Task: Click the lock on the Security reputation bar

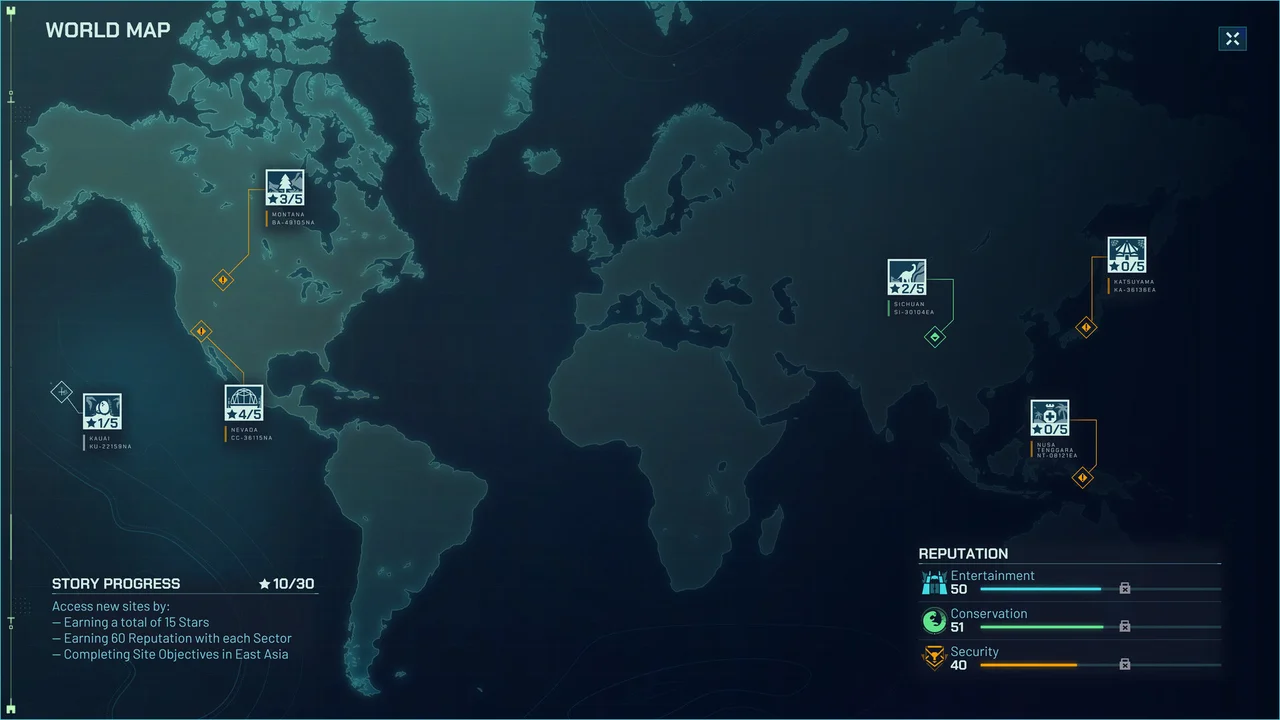Action: click(x=1124, y=664)
